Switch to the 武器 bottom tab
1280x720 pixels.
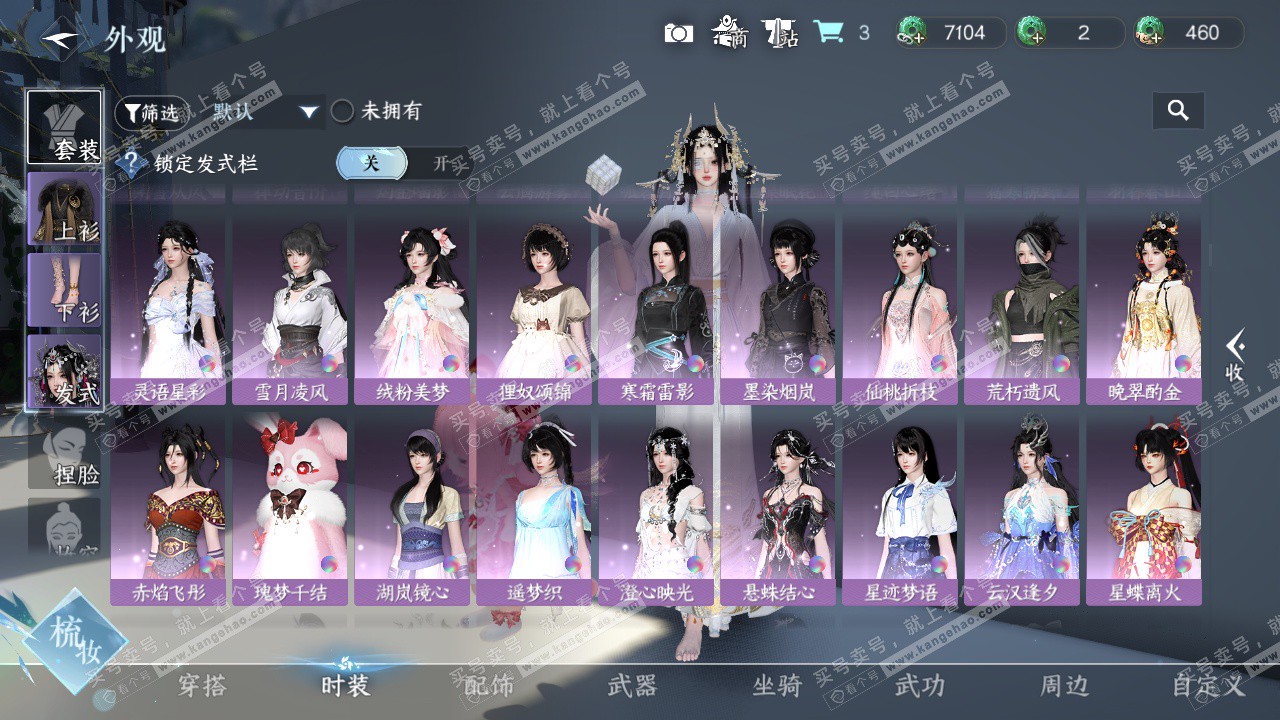(x=632, y=685)
